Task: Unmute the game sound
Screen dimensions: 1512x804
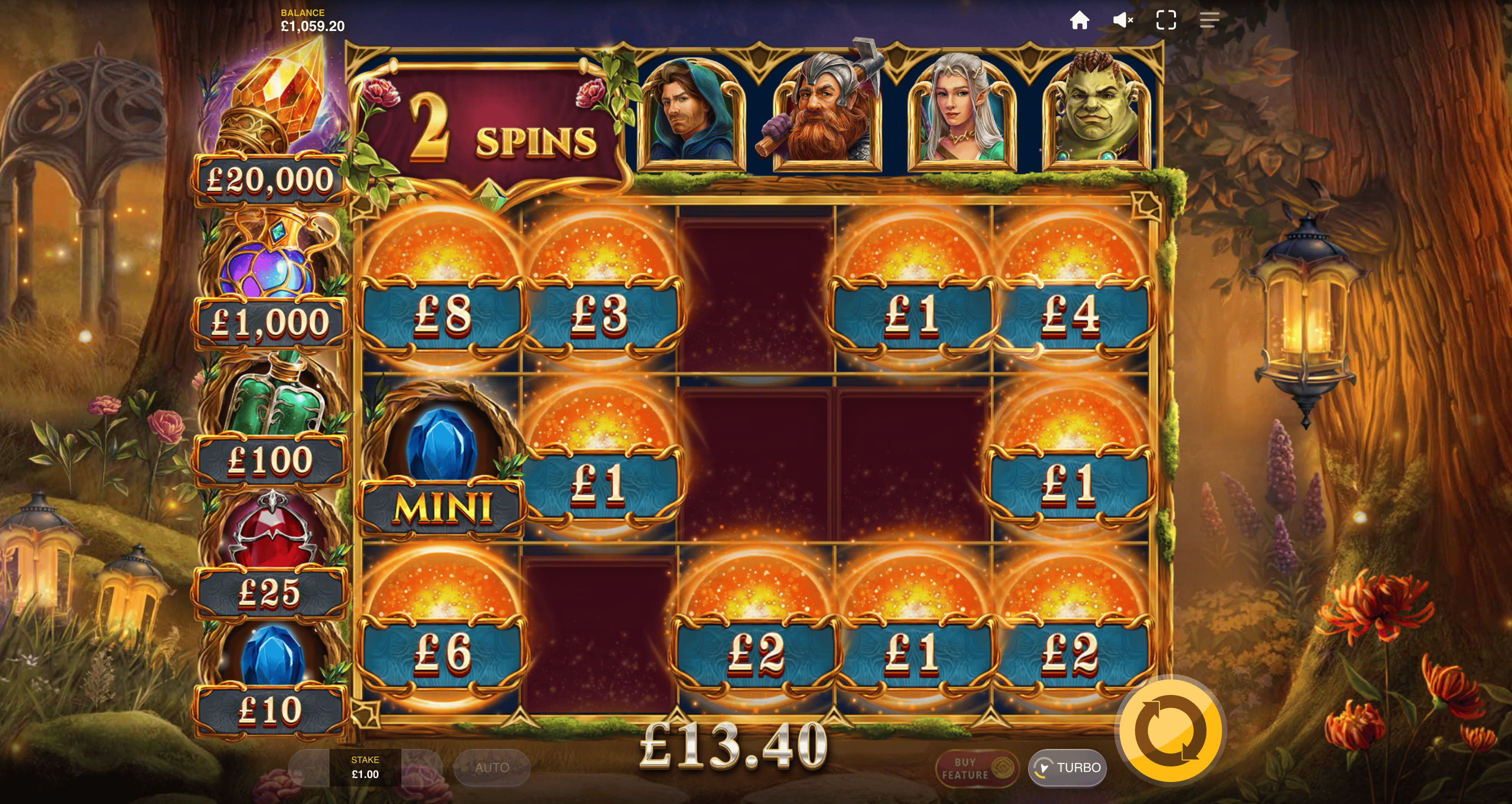Action: (x=1122, y=21)
